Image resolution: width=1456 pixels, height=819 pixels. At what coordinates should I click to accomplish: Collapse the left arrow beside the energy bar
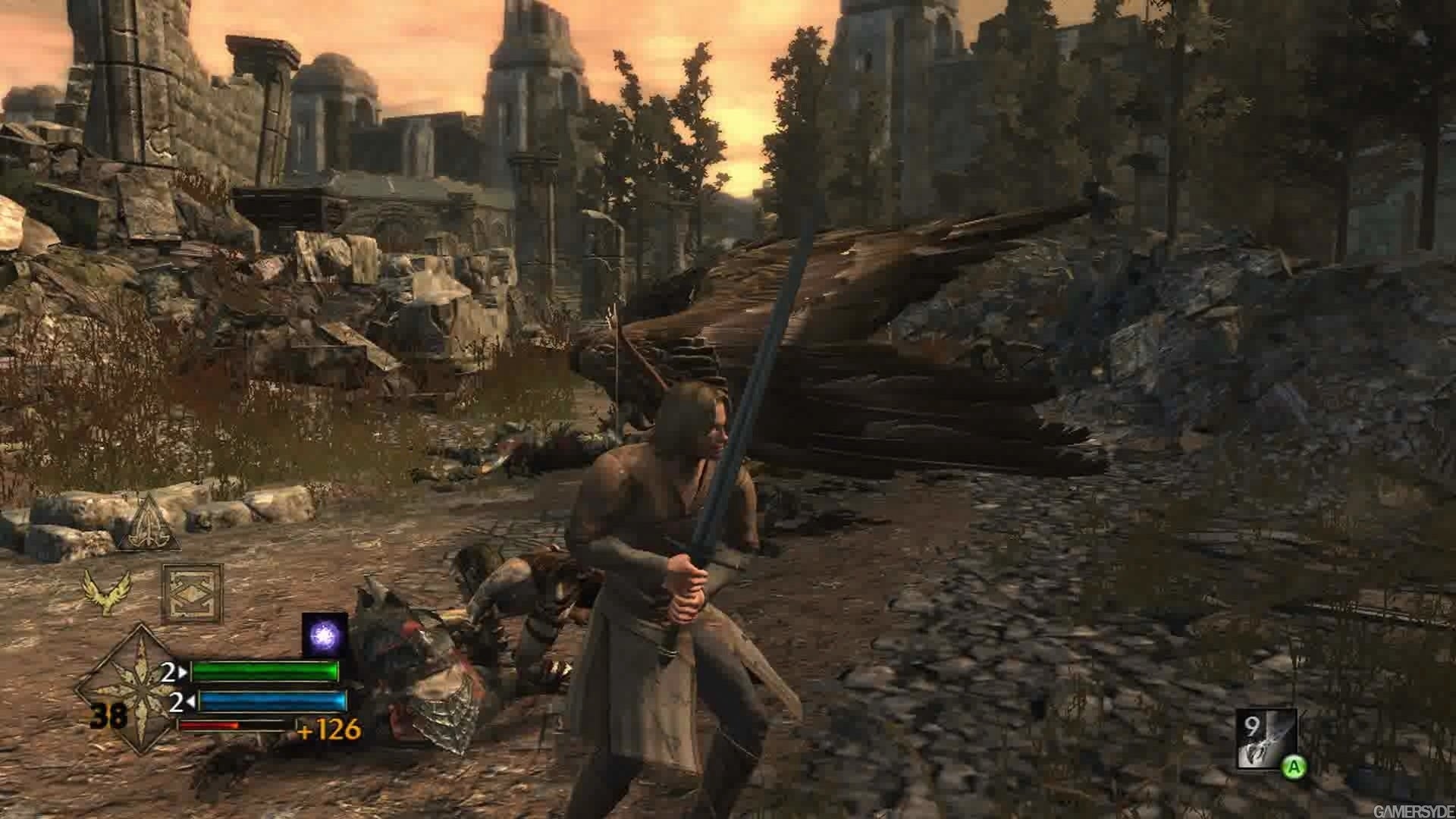pos(191,701)
